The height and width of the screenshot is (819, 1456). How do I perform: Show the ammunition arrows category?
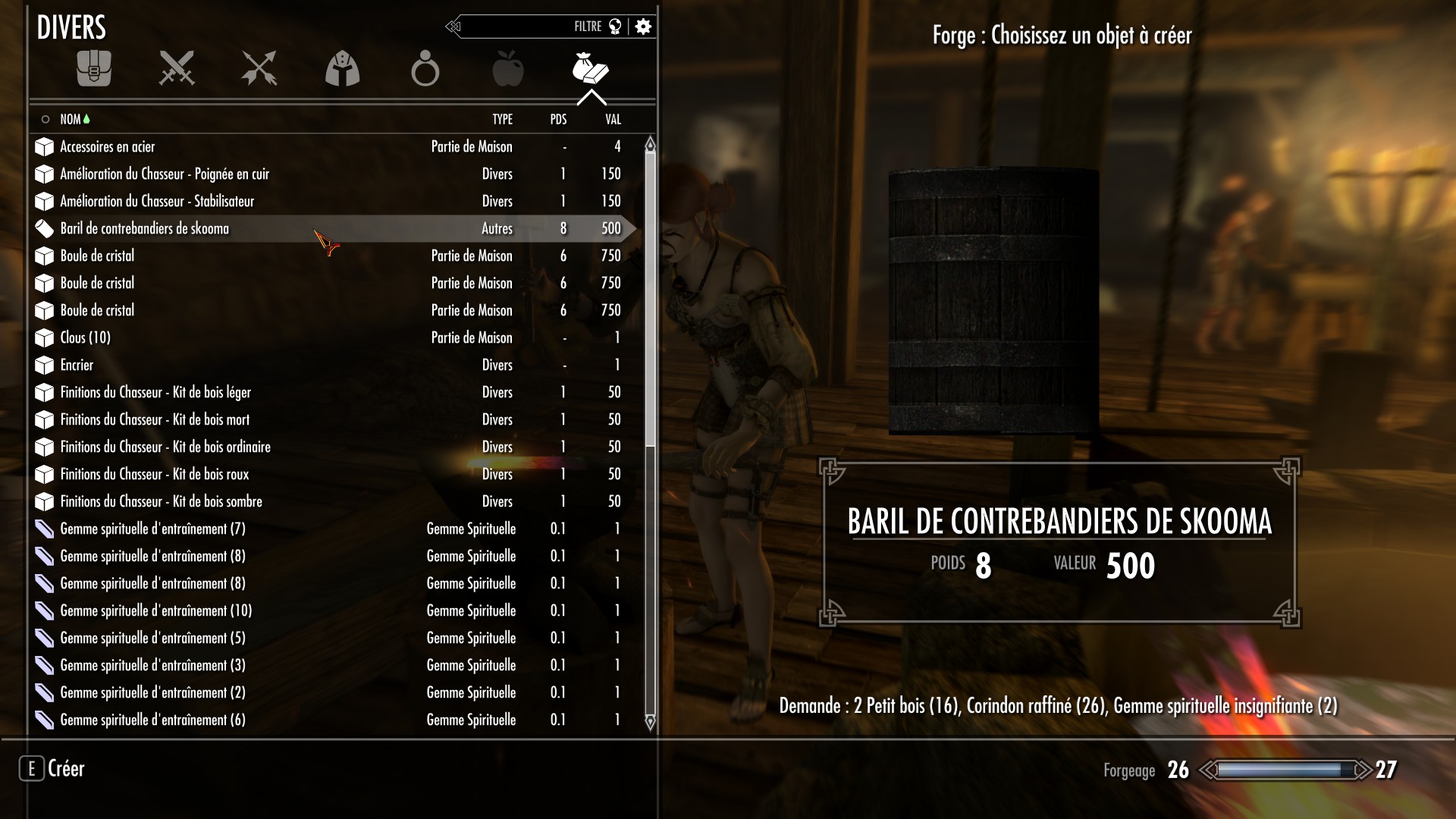[259, 69]
